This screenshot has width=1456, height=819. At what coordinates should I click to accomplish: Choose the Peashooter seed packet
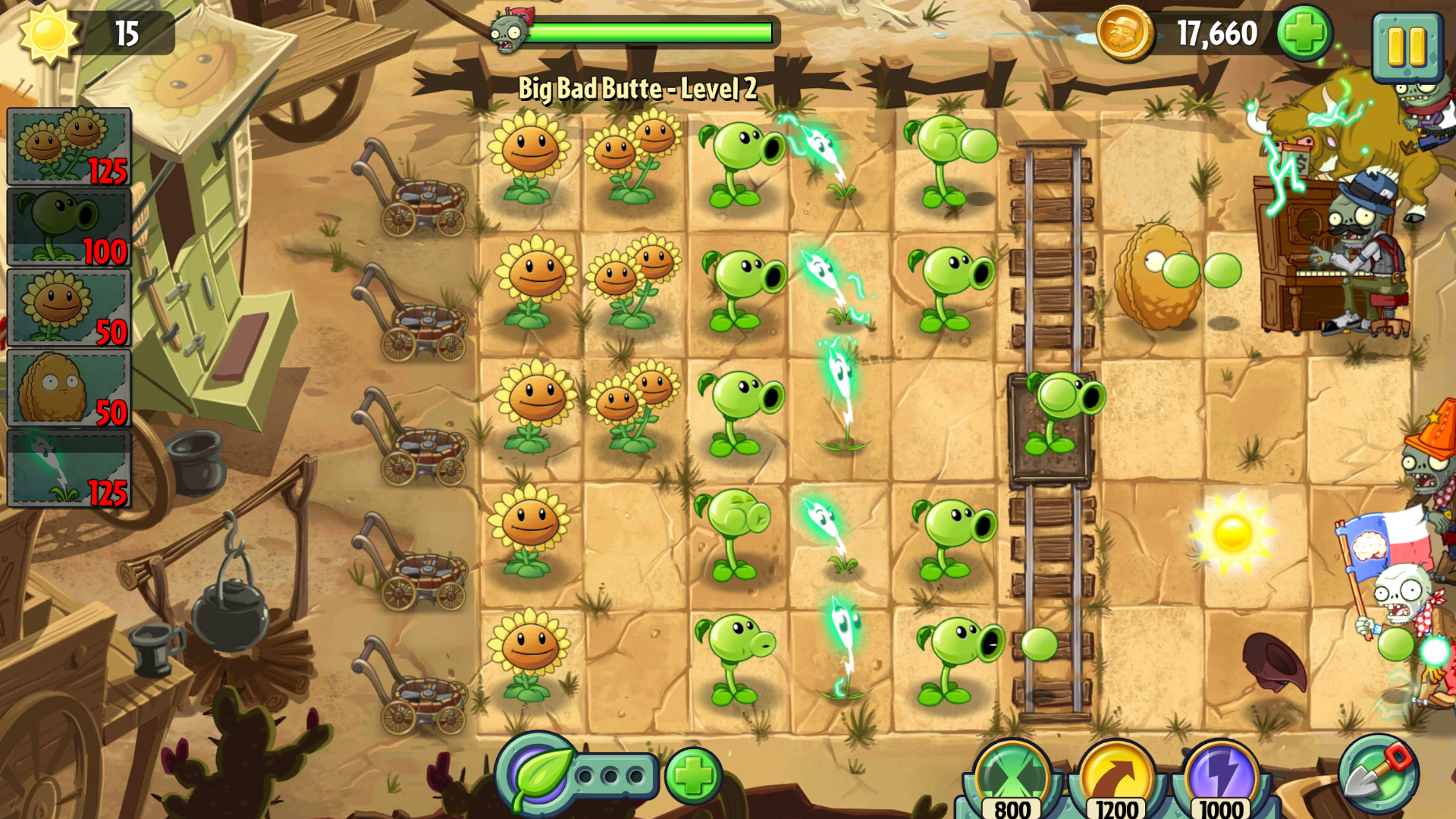coord(69,227)
